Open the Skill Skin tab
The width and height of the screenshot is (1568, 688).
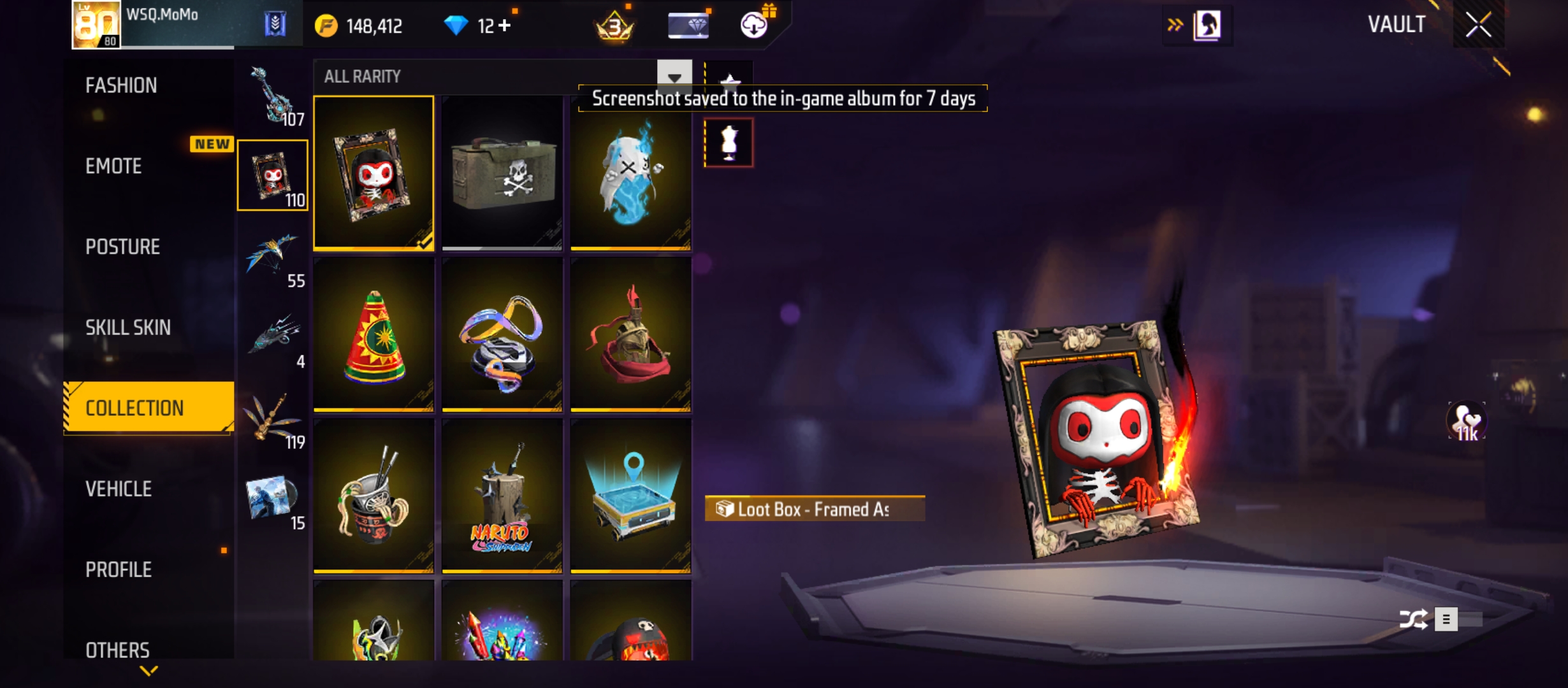coord(127,327)
